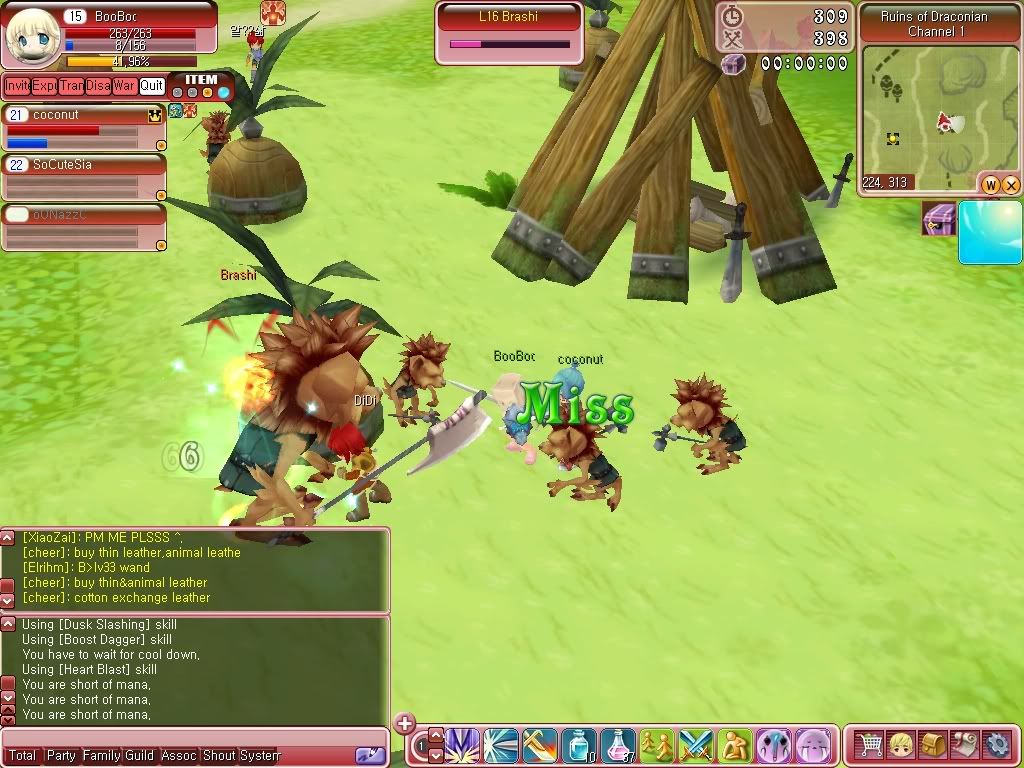Close the minimap with the X button
The width and height of the screenshot is (1024, 768).
tap(1010, 185)
